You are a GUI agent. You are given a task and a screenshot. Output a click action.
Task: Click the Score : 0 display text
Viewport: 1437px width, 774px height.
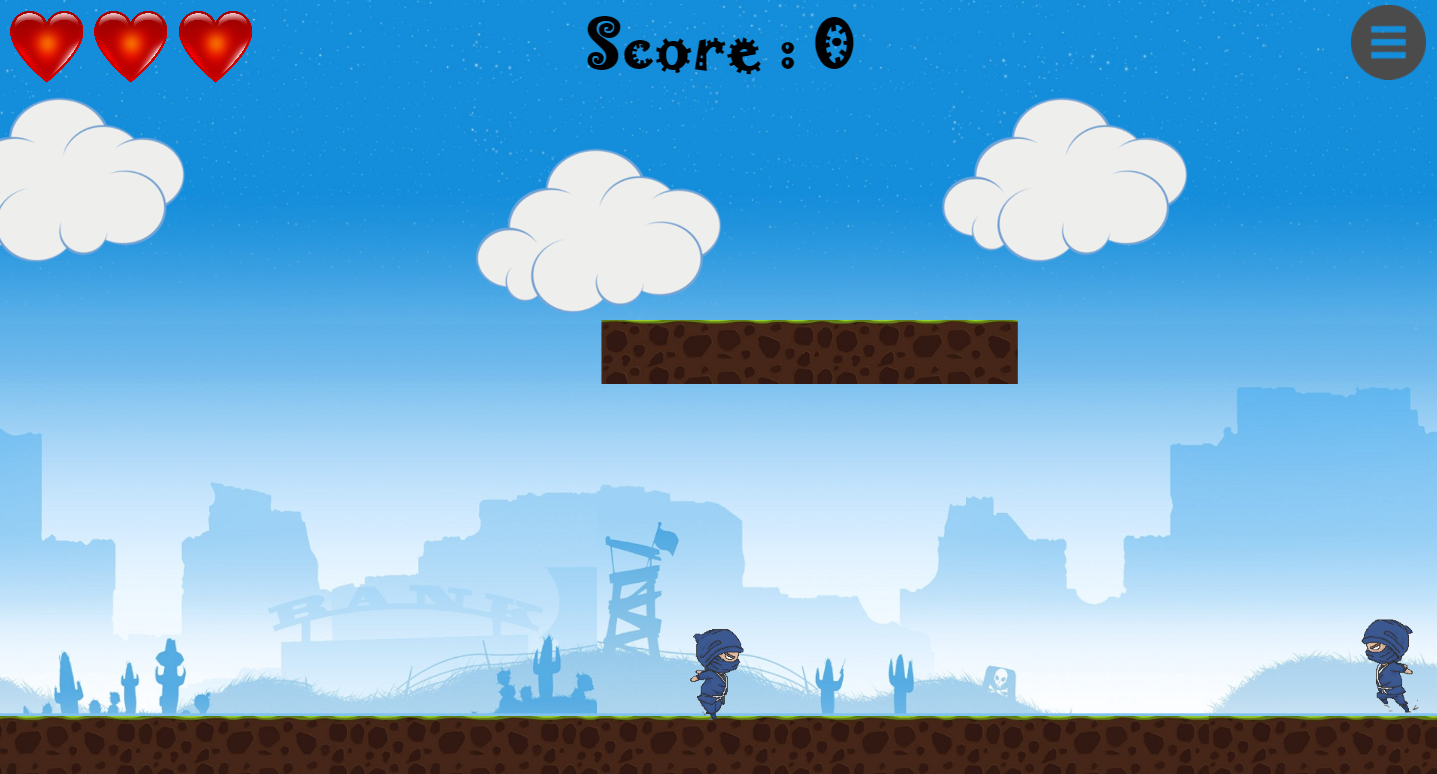click(x=718, y=45)
